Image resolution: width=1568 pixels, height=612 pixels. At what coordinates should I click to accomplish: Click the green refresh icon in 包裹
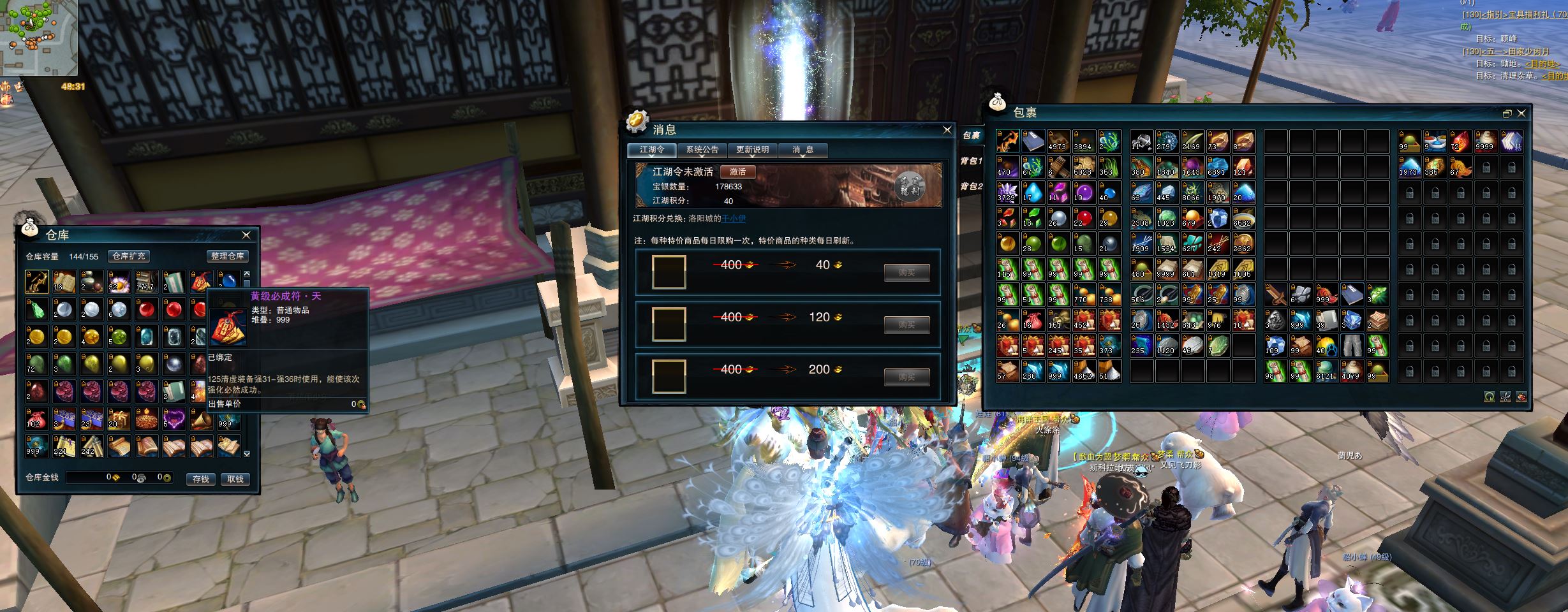(x=1489, y=397)
